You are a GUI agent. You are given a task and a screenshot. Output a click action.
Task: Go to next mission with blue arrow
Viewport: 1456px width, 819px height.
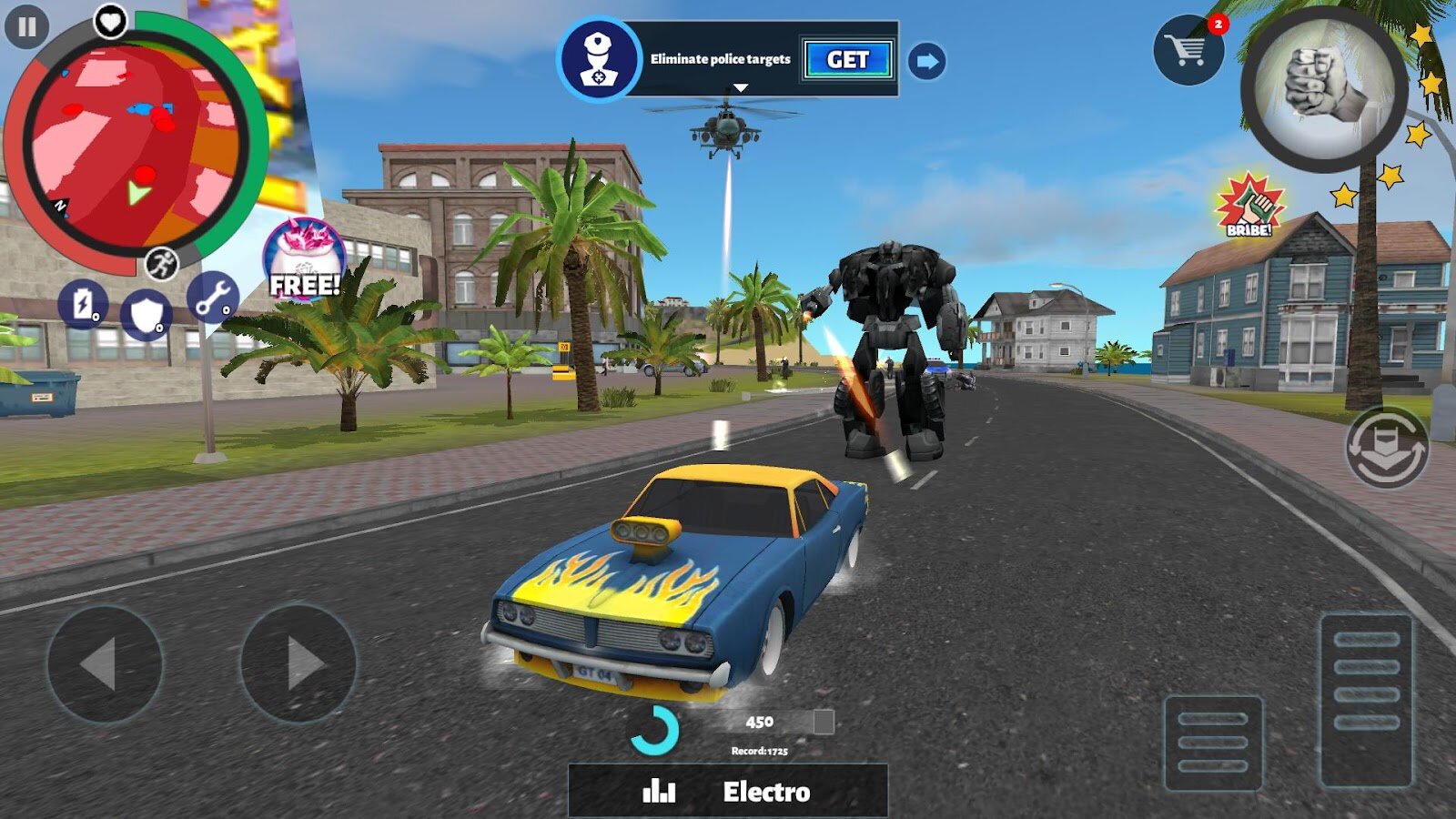[926, 62]
